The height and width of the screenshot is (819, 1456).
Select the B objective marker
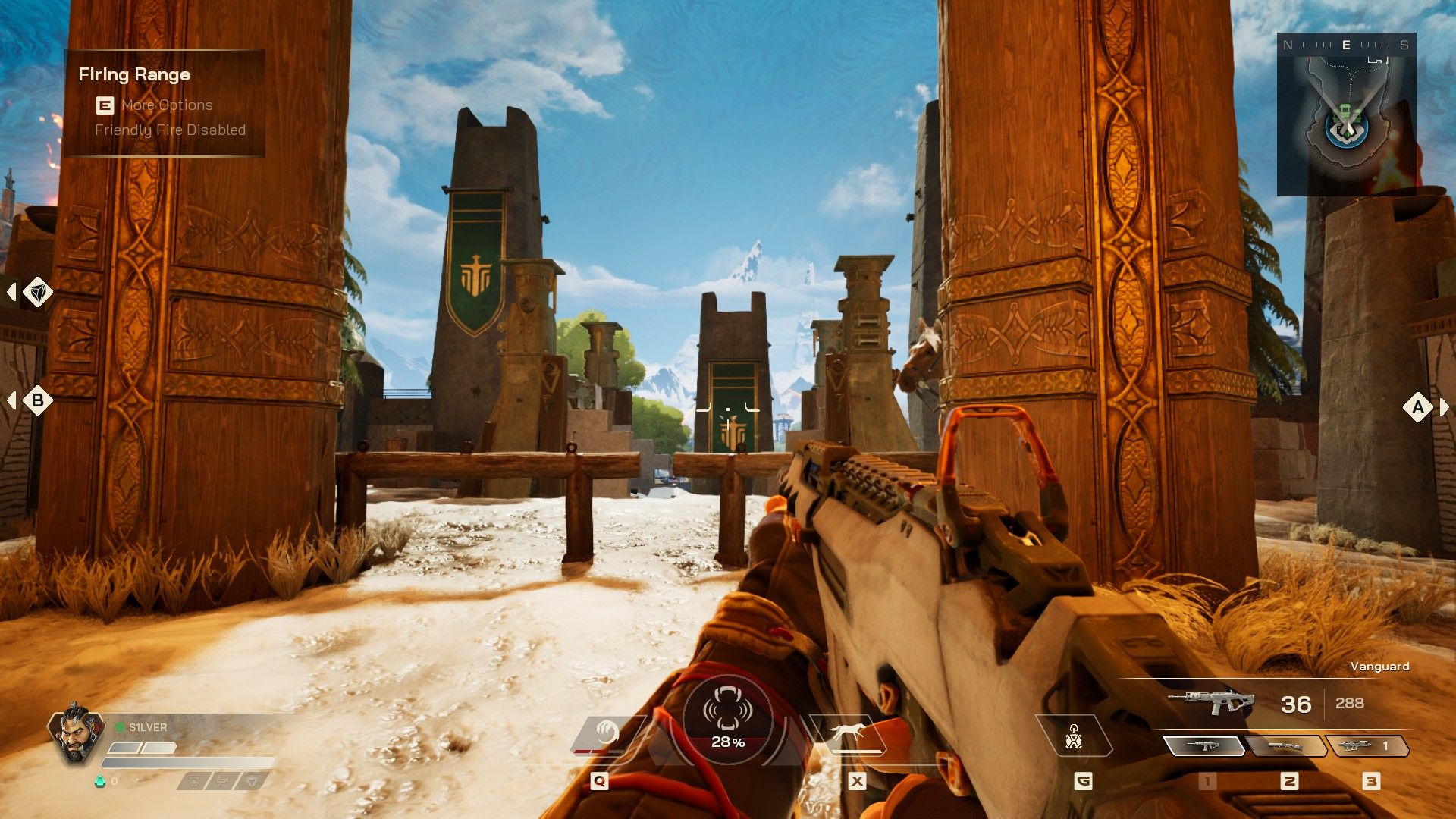click(37, 400)
